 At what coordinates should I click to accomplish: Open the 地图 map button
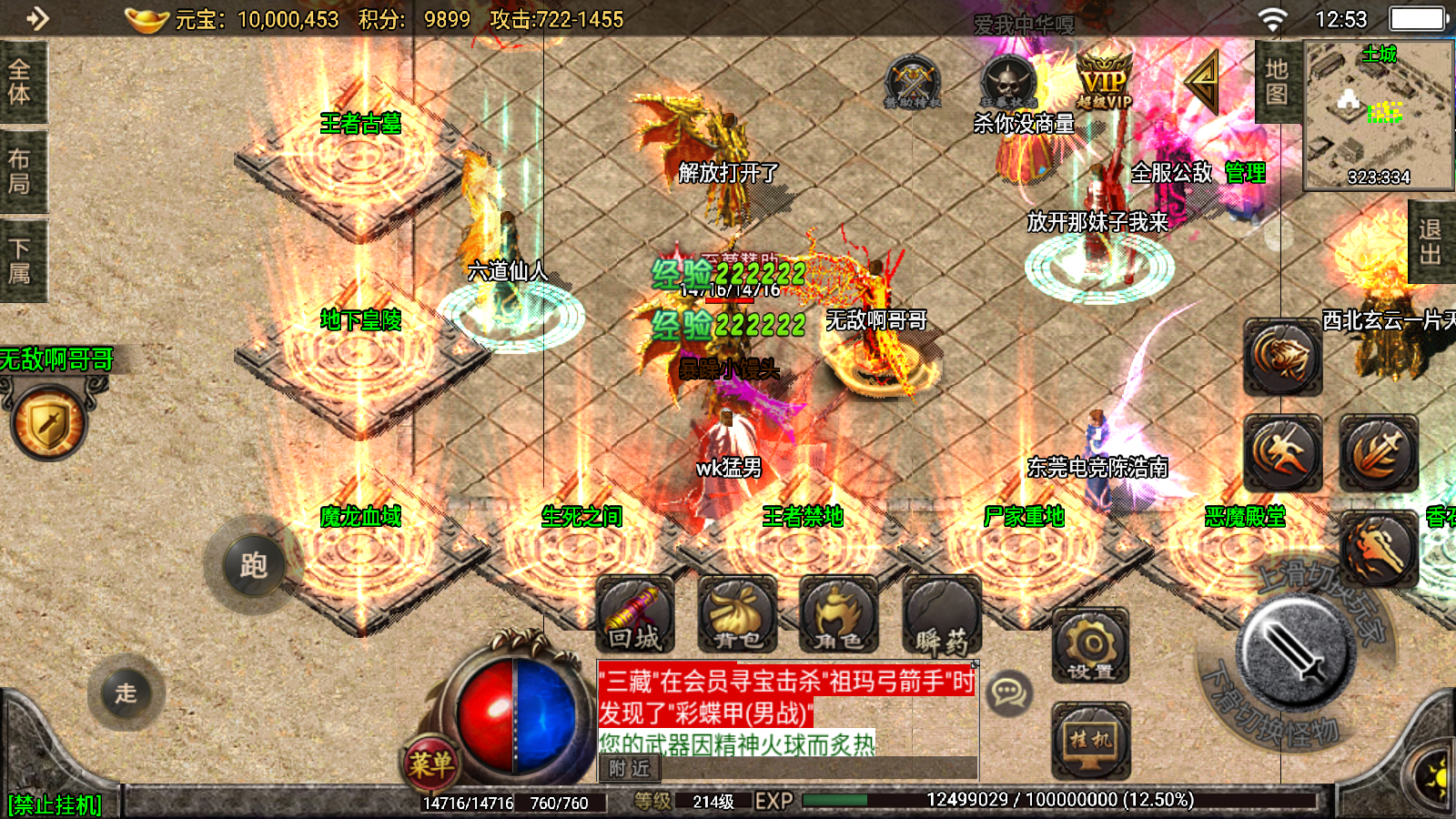[1277, 82]
